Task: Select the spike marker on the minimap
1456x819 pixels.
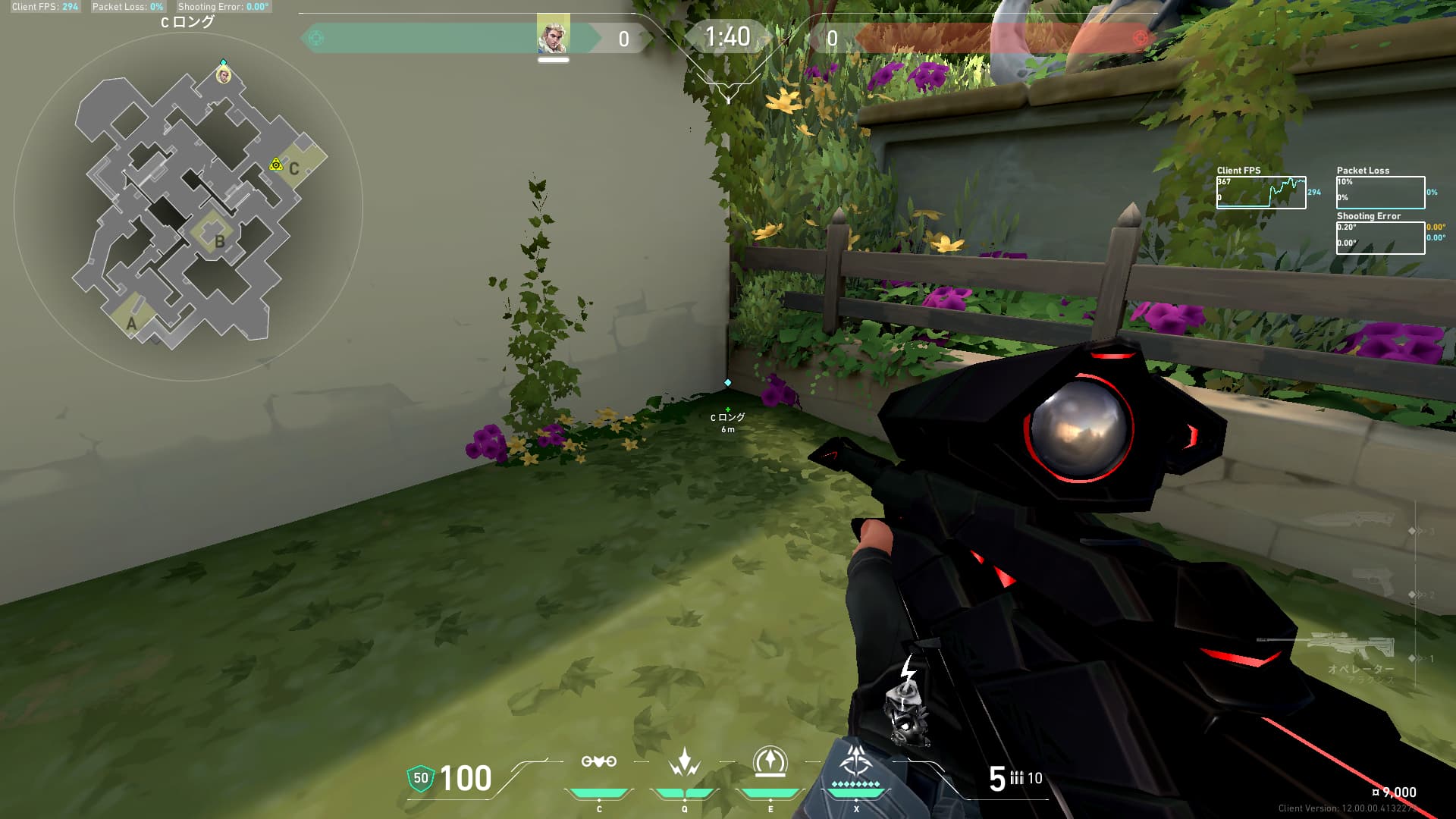Action: [x=276, y=165]
